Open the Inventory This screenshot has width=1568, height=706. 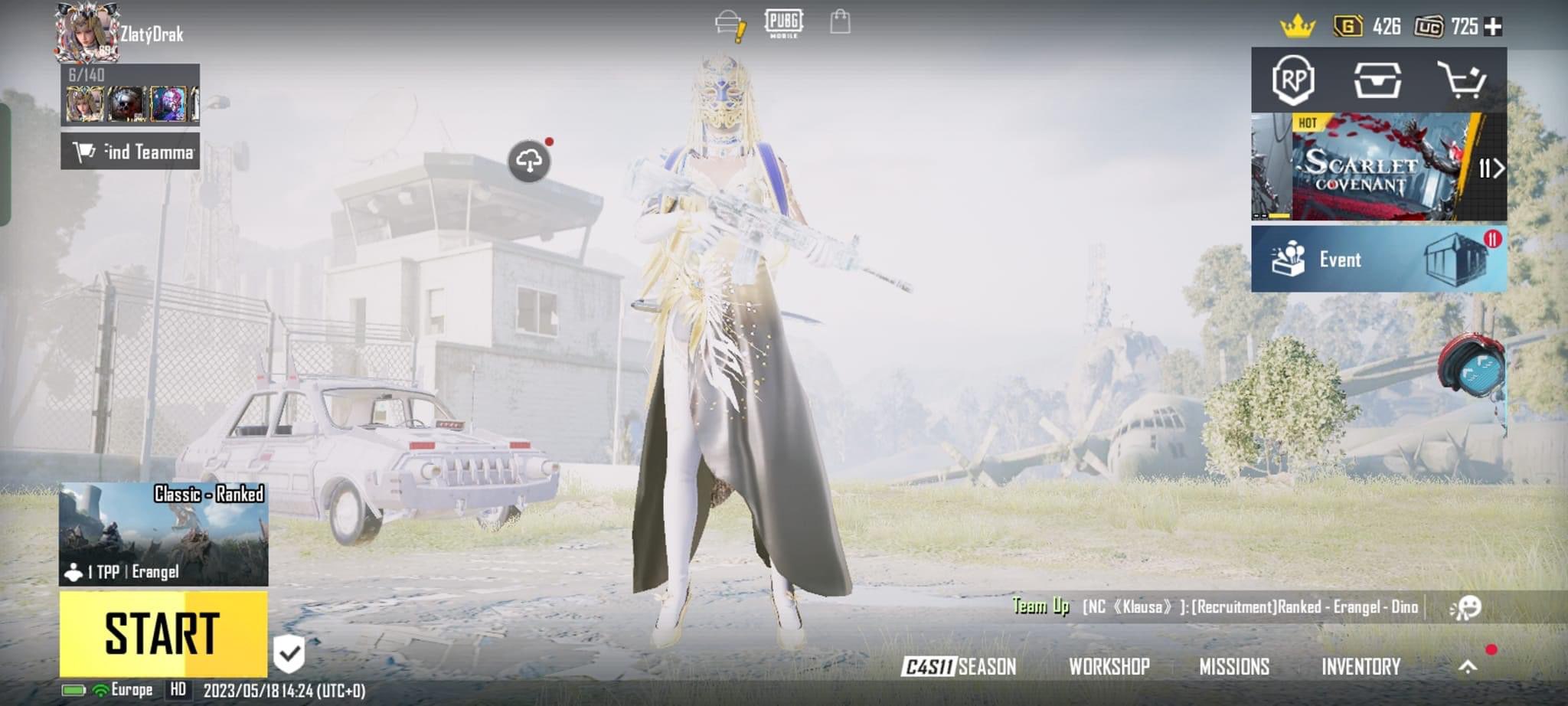(1361, 666)
